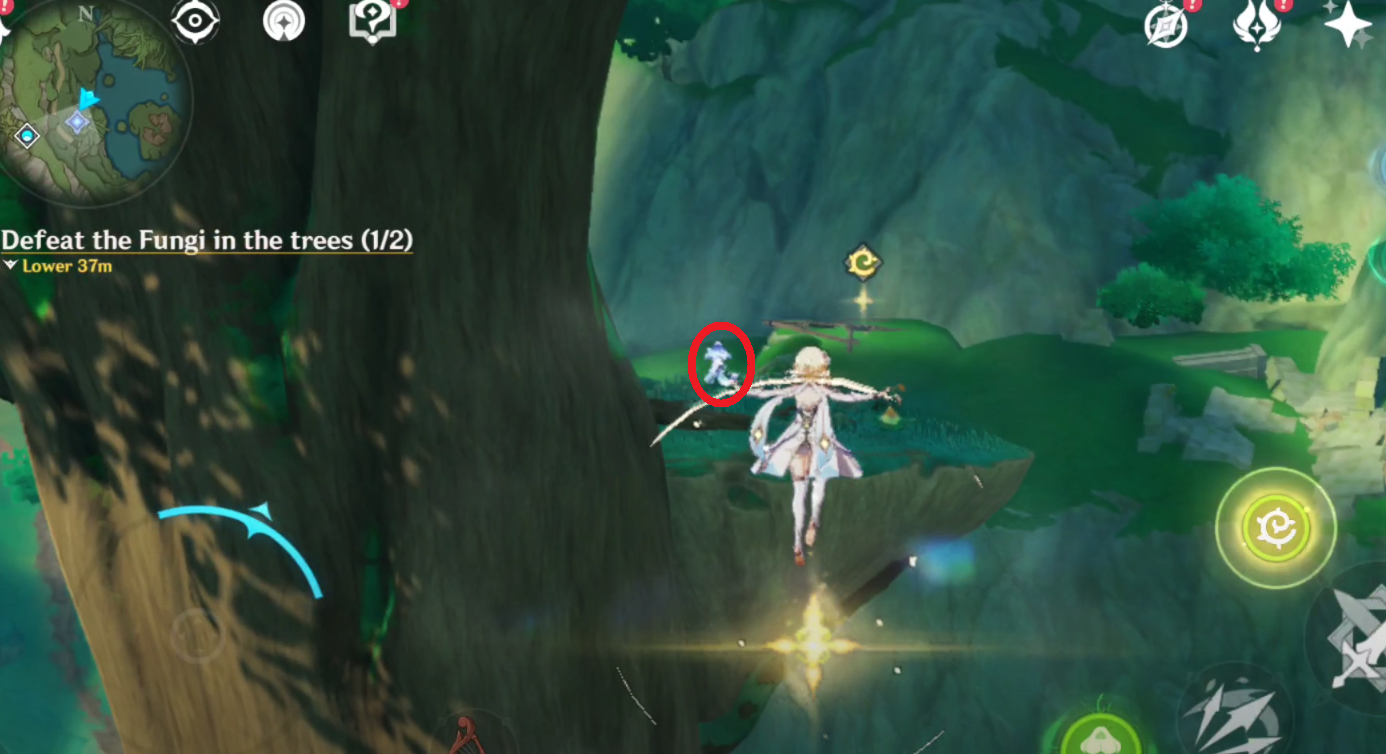
Task: Open the Adventurer Handbook book icon
Action: click(x=370, y=20)
